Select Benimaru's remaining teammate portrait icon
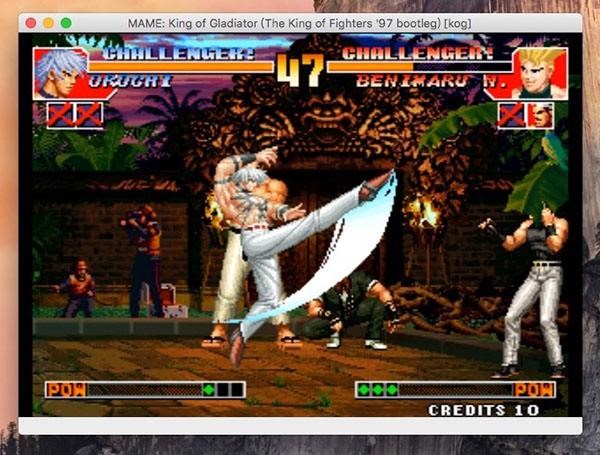600x455 pixels. click(x=541, y=115)
